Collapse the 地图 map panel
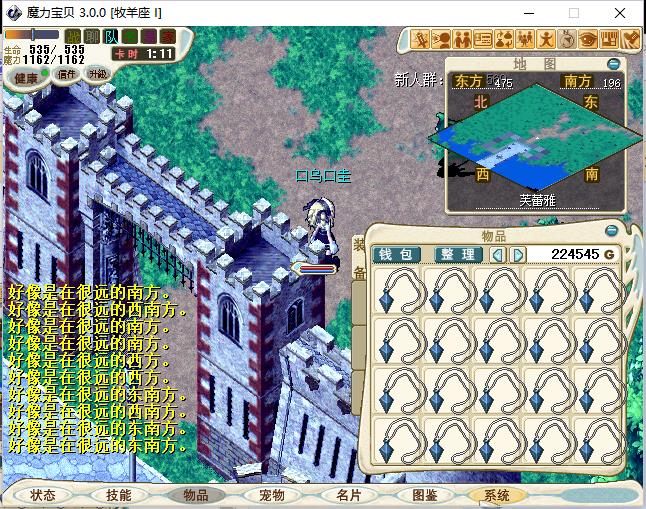The width and height of the screenshot is (646, 509). (614, 64)
